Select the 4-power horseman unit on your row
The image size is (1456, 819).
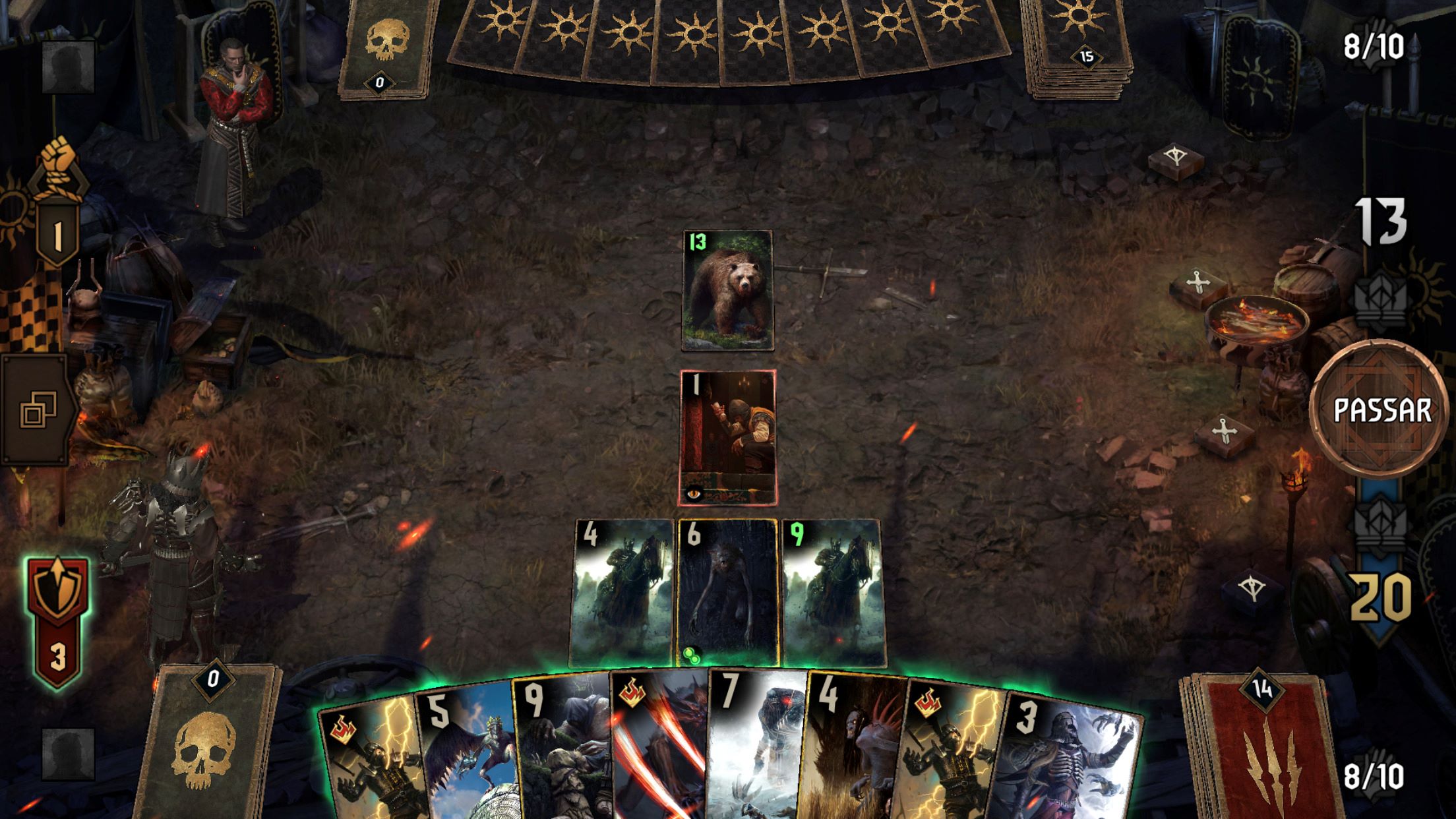(623, 592)
